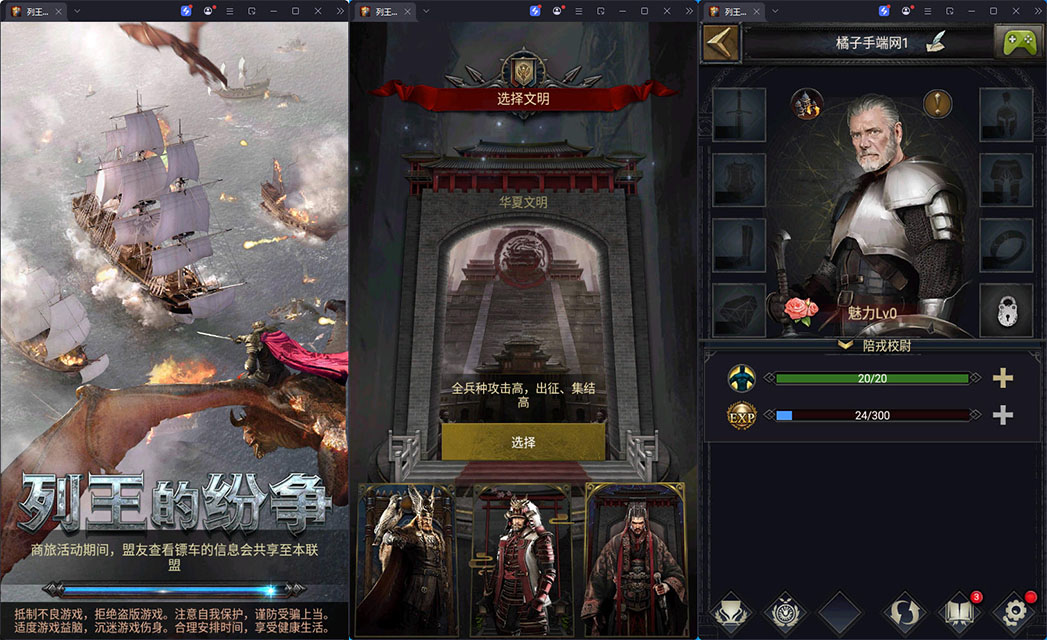Select the helmet equipment slot
This screenshot has width=1047, height=640.
click(x=1005, y=115)
